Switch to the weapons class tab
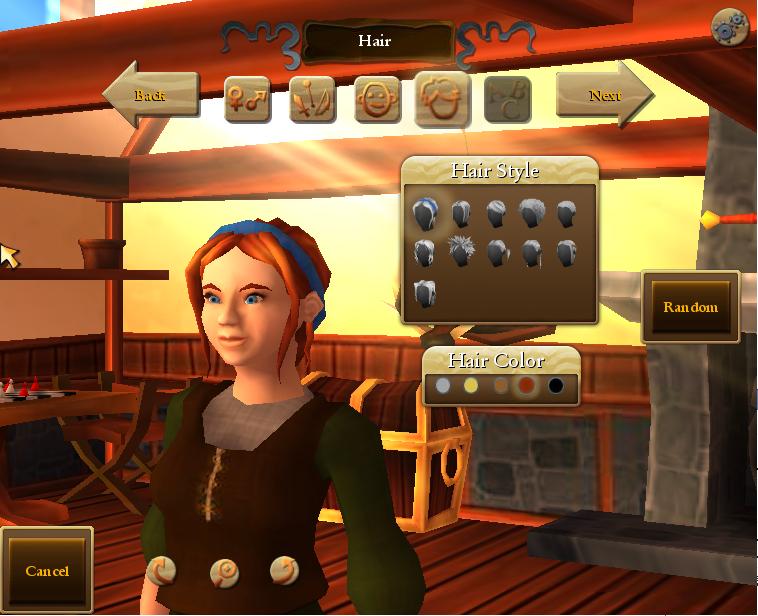Viewport: 758px width, 616px height. (312, 100)
